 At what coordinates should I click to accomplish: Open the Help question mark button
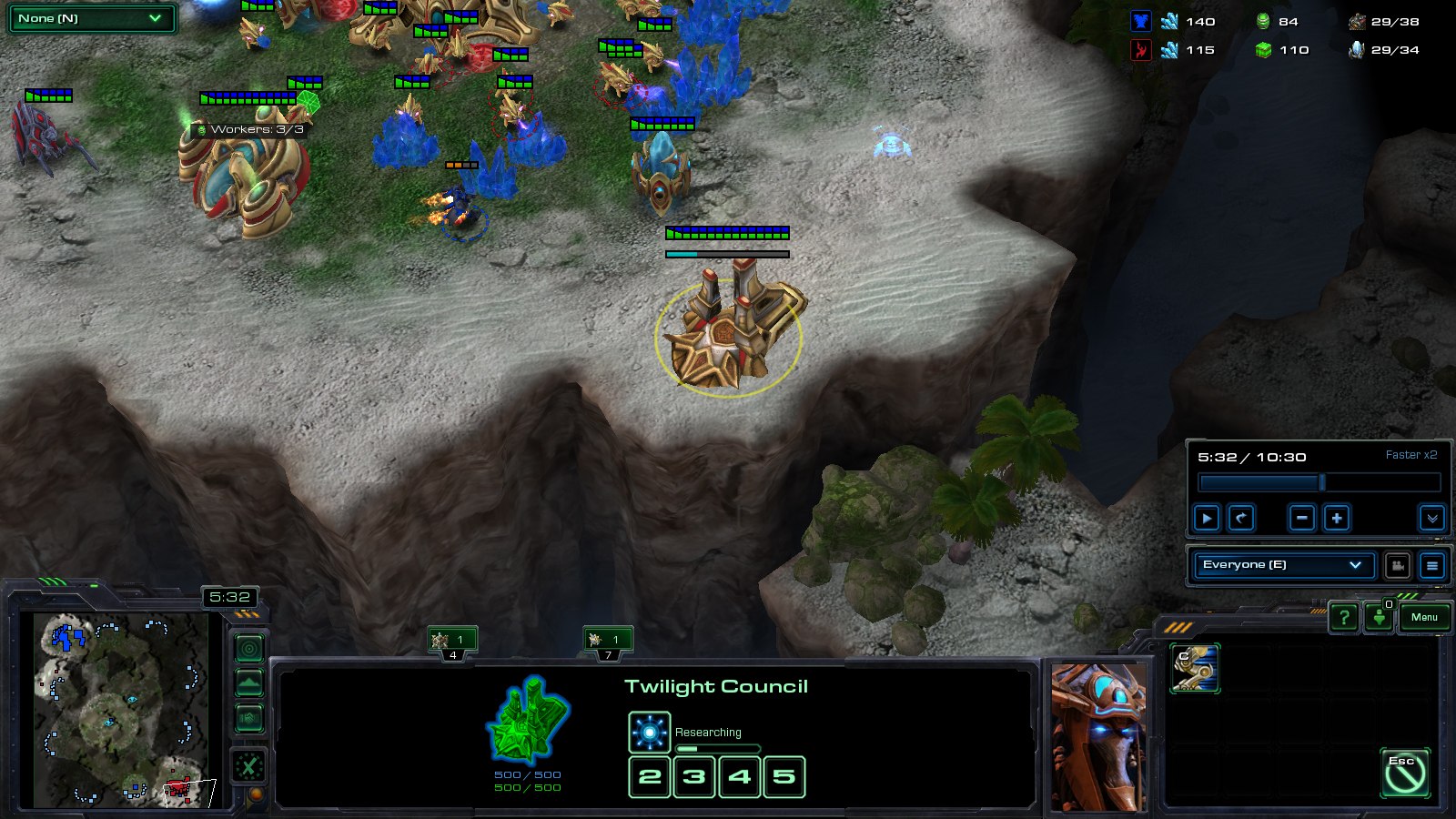(1344, 618)
